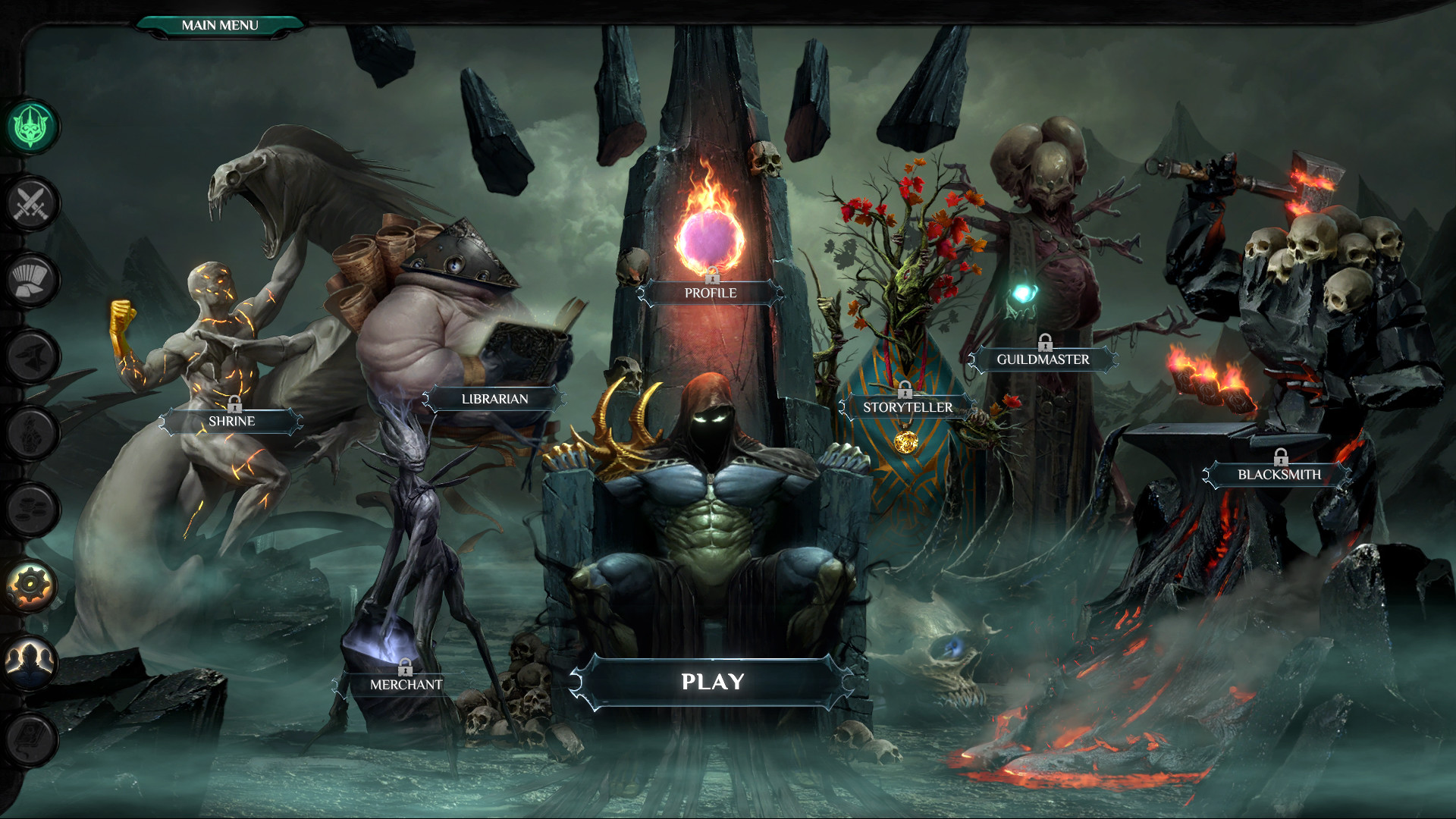Choose the Storyteller label
1456x819 pixels.
click(907, 407)
